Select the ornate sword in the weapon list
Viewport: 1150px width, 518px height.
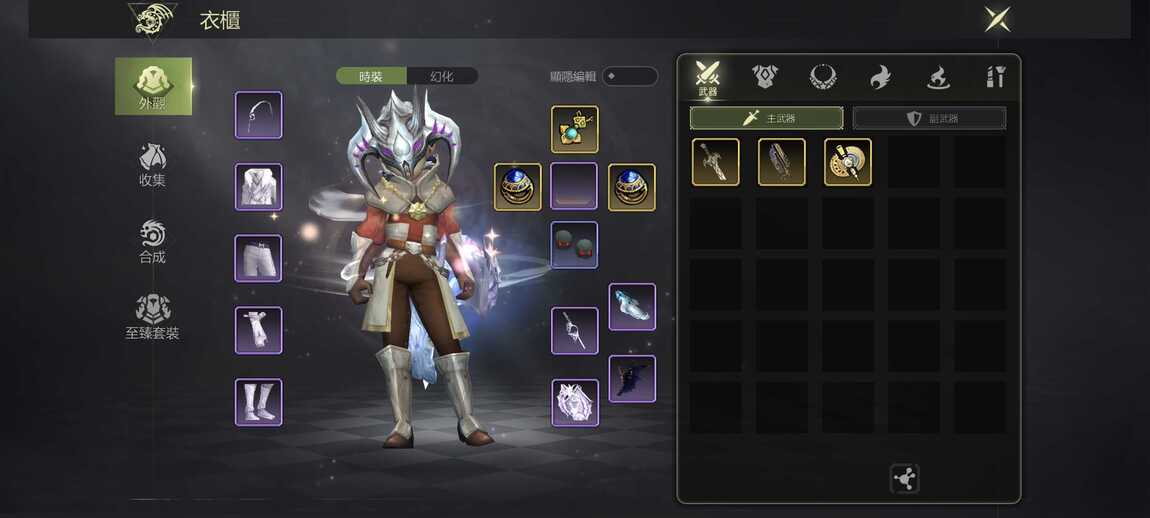[716, 162]
